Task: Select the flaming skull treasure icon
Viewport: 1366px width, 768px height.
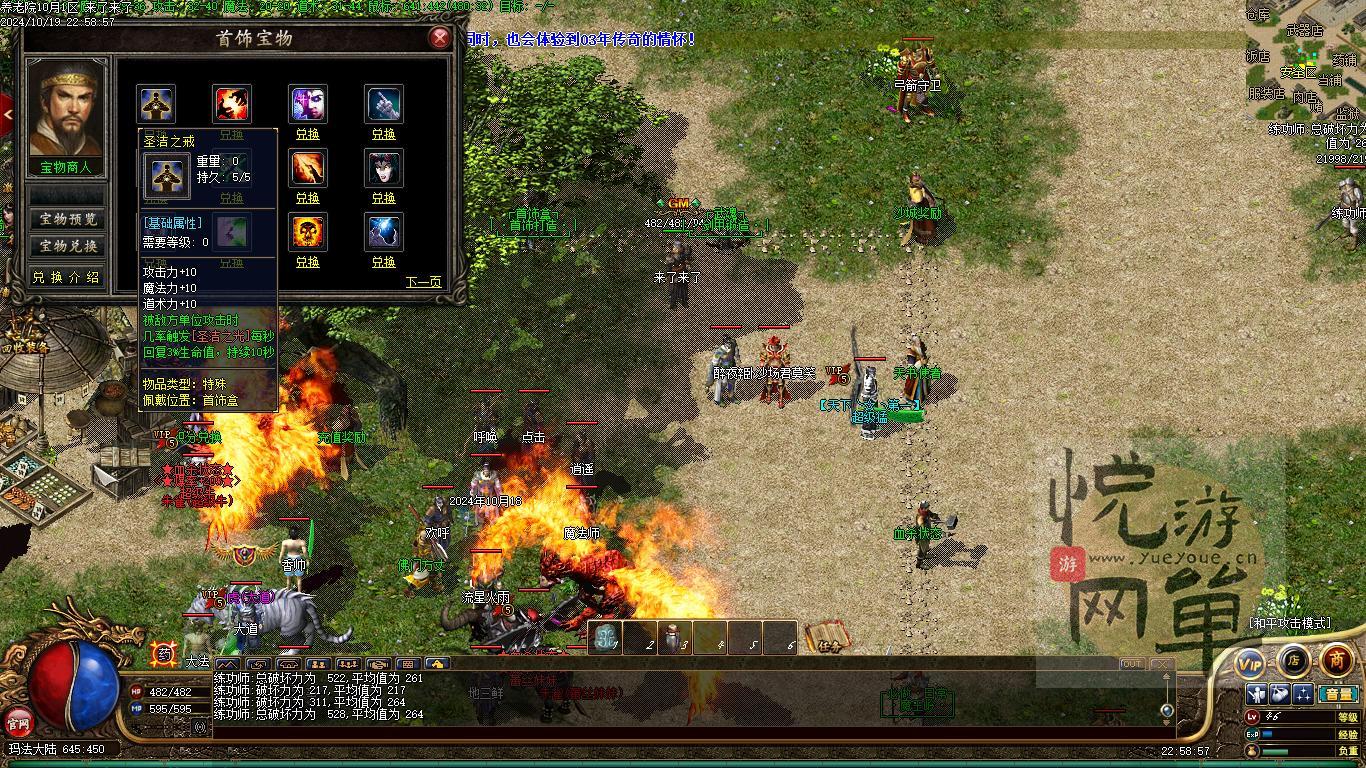Action: coord(308,232)
